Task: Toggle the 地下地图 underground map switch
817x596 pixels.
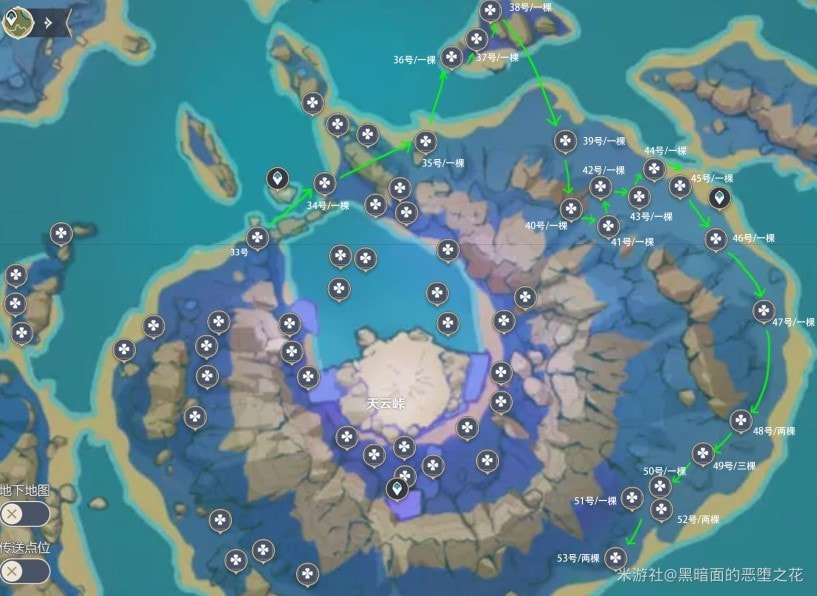Action: [24, 513]
